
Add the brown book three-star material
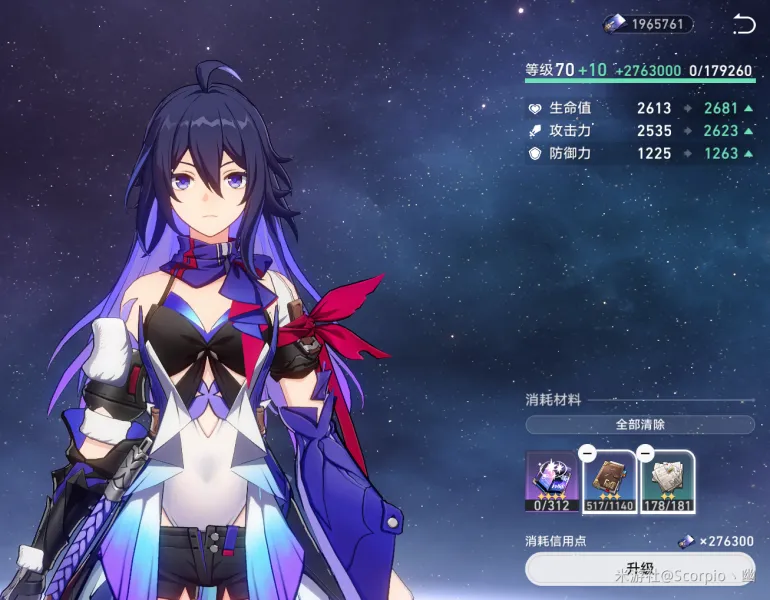610,478
